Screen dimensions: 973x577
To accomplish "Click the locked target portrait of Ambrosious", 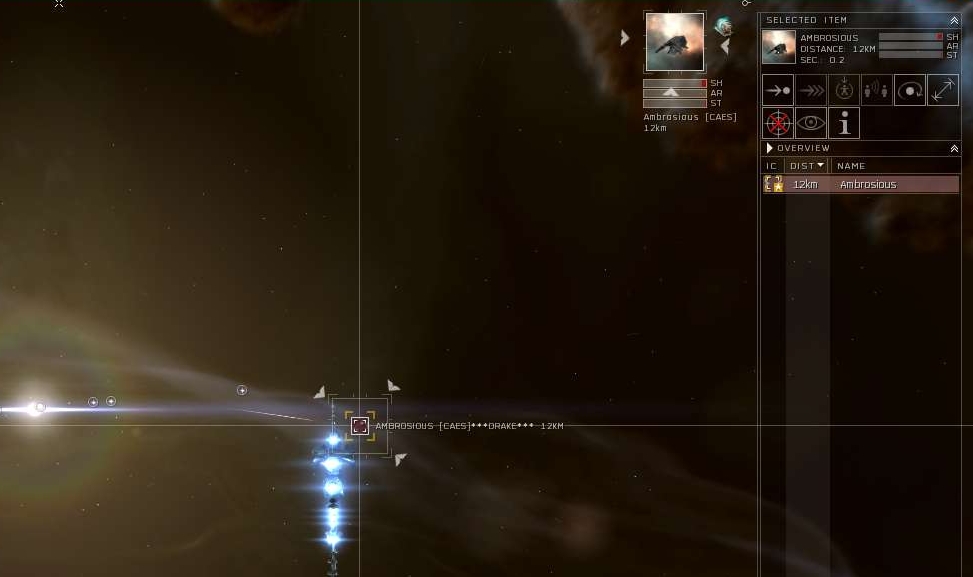I will (x=674, y=42).
